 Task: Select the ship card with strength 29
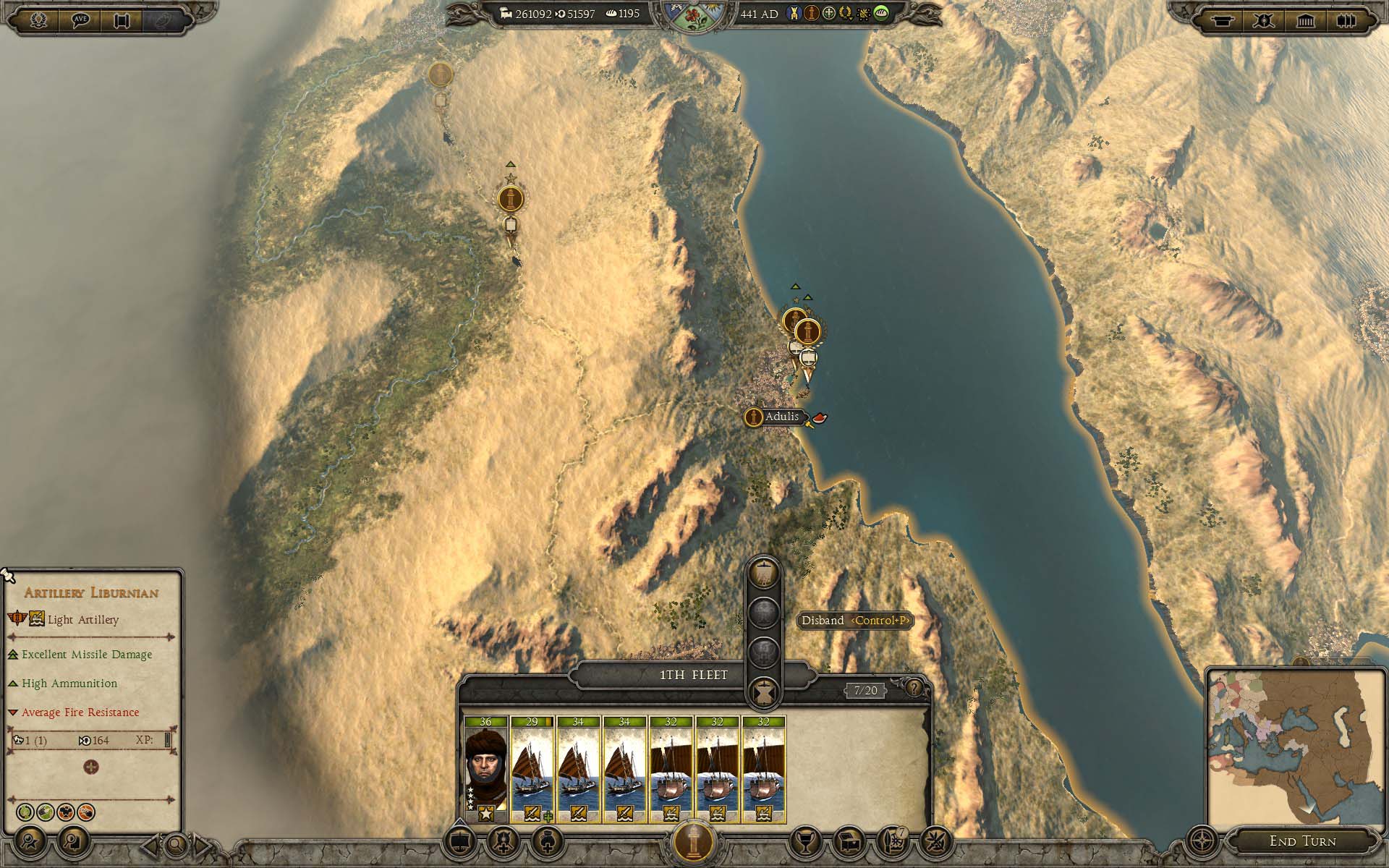pos(532,768)
